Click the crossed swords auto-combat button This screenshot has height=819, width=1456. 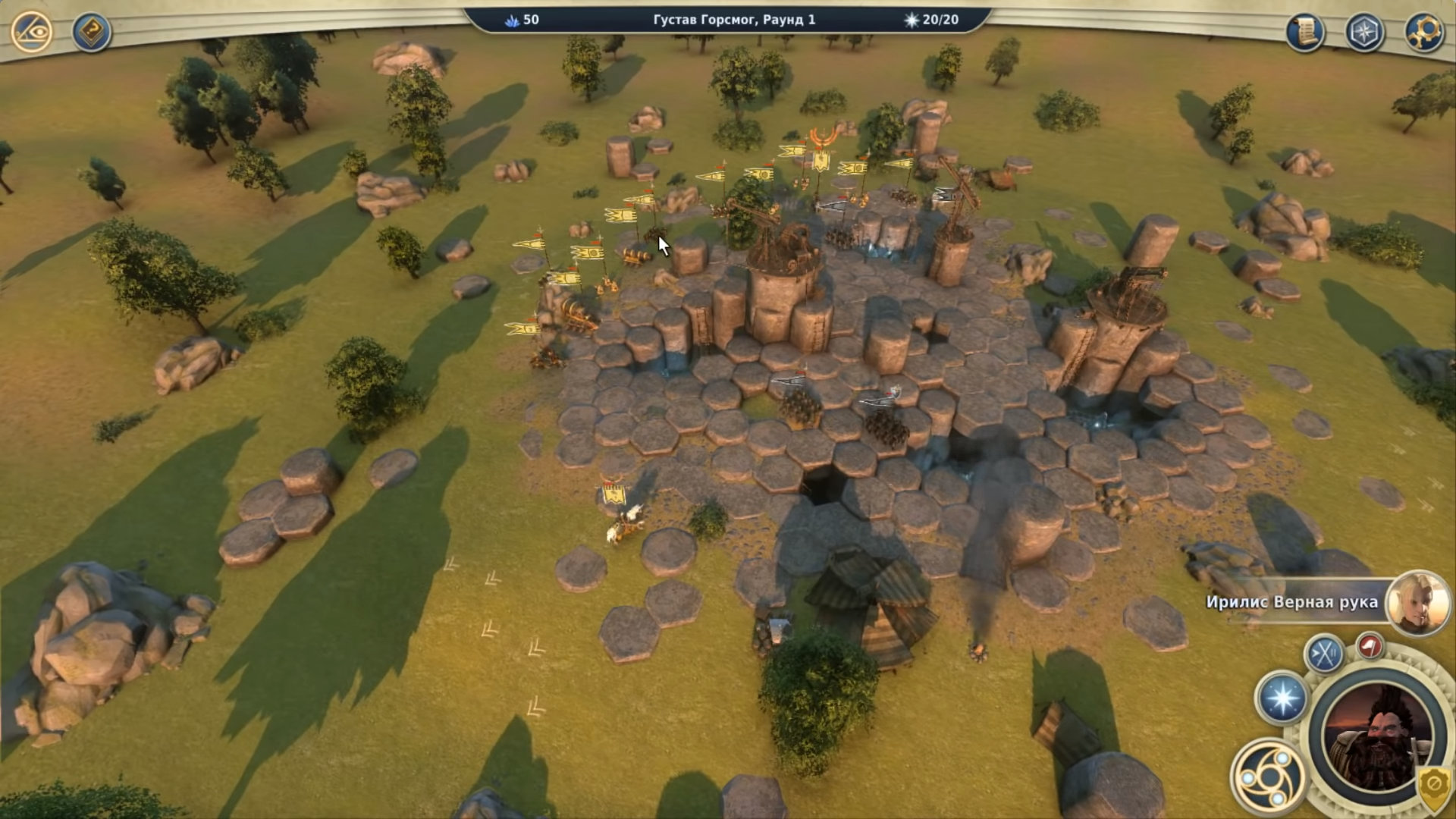click(1324, 654)
